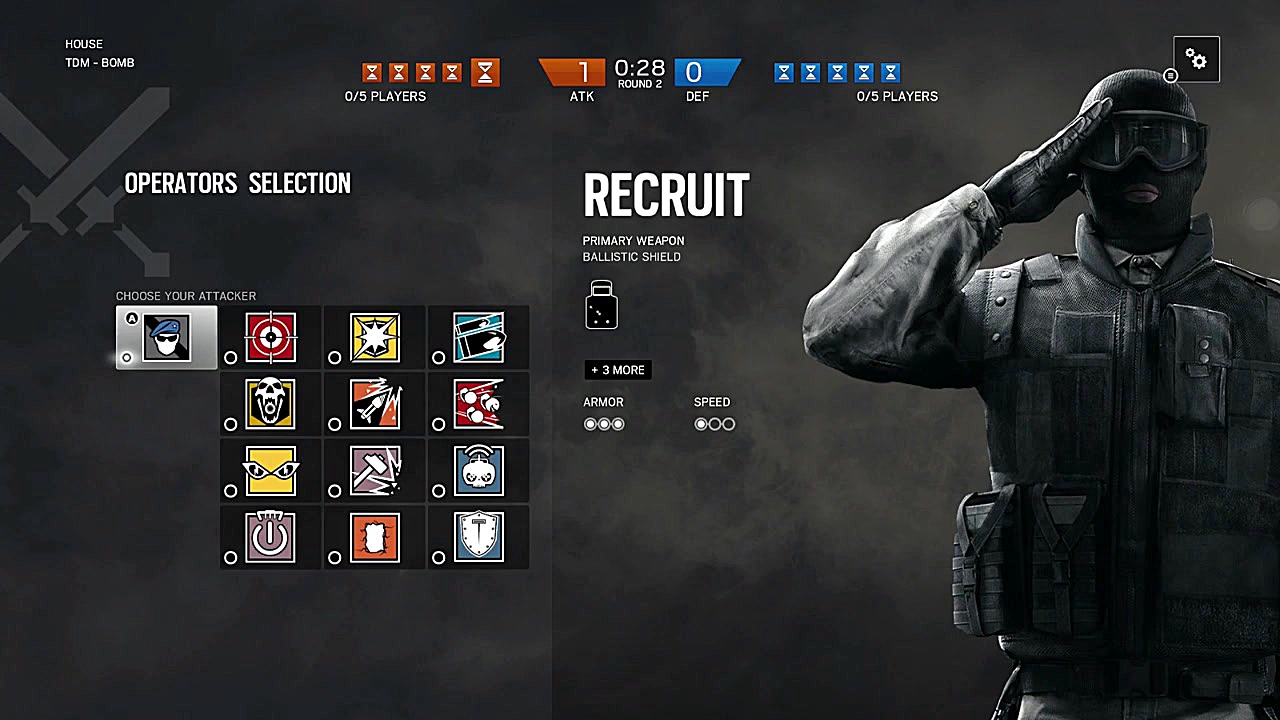Screen dimensions: 1280x720
Task: Adjust the Armor rating pips
Action: point(604,424)
